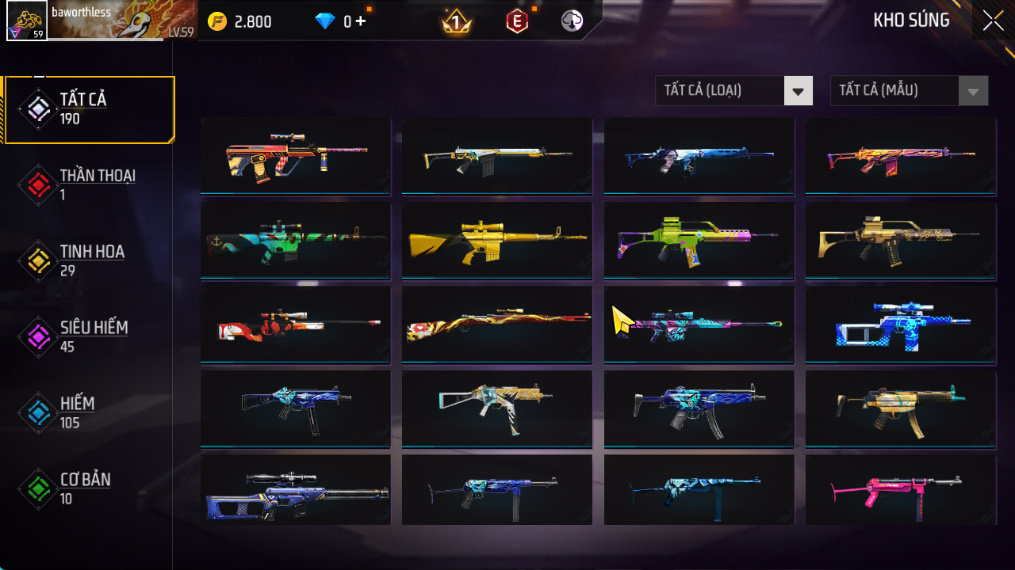
Task: Open the baworthless player profile
Action: click(100, 20)
